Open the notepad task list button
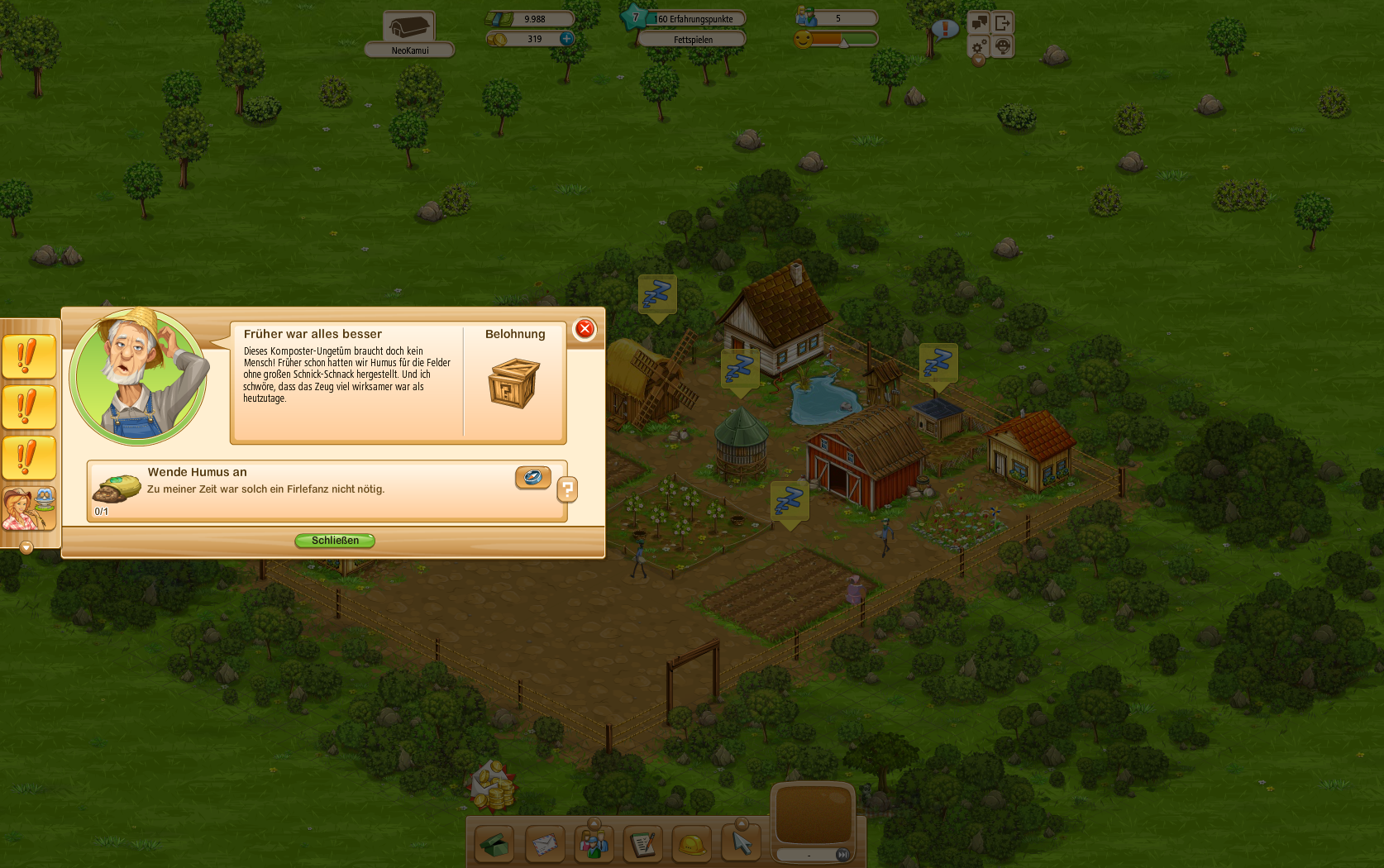Image resolution: width=1384 pixels, height=868 pixels. (x=642, y=844)
